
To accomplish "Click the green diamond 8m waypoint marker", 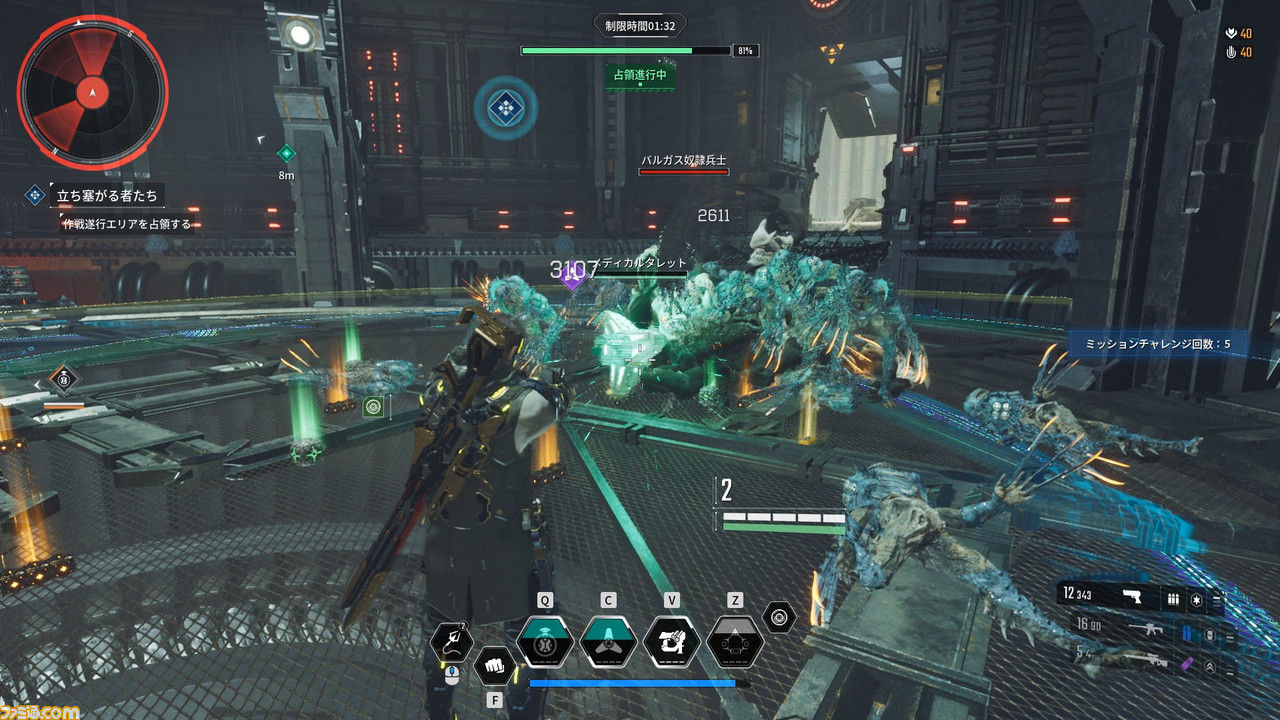I will tap(287, 153).
